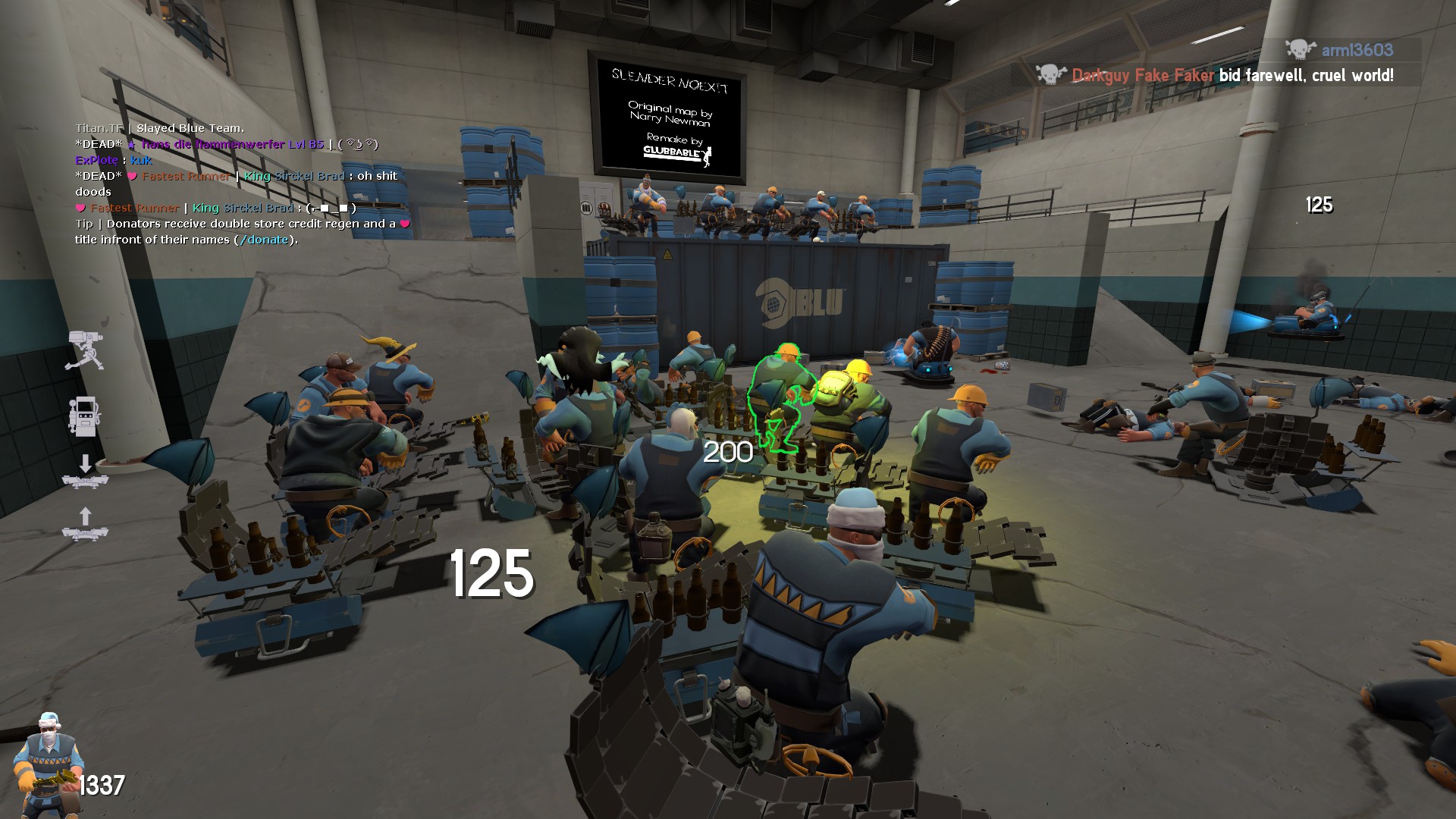Screen dimensions: 1456x819
Task: Select the arml3603 kill feed entry
Action: click(1341, 50)
